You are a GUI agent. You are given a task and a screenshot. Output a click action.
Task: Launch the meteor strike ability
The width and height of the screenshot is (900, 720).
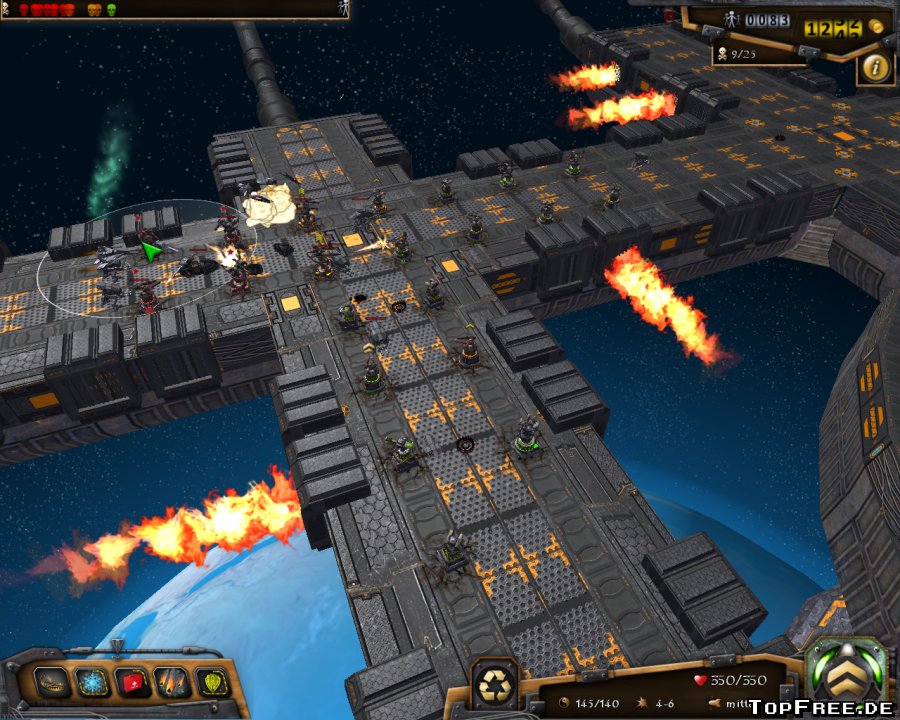[x=172, y=683]
